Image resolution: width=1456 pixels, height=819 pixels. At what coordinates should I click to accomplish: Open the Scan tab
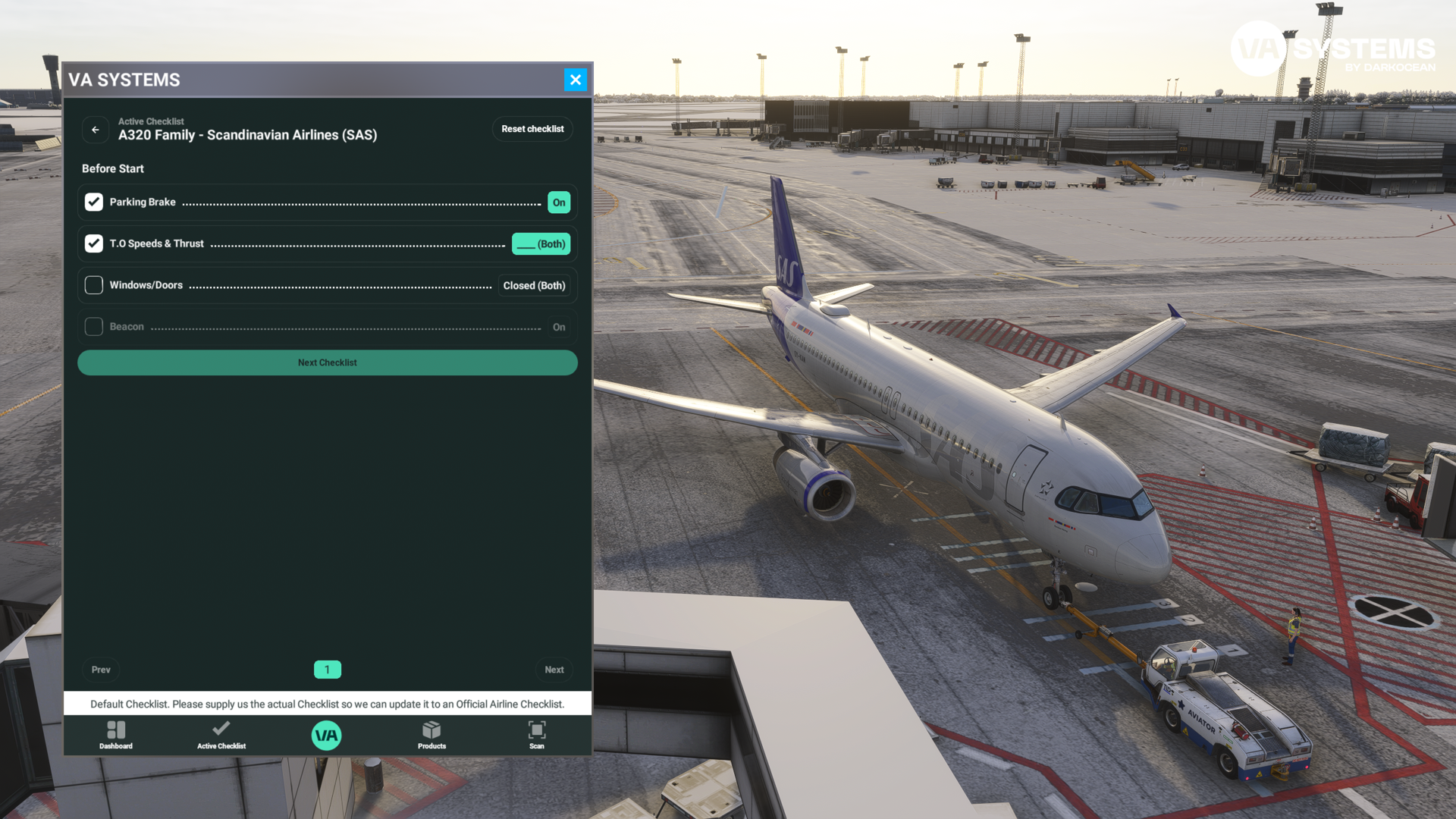(x=537, y=735)
